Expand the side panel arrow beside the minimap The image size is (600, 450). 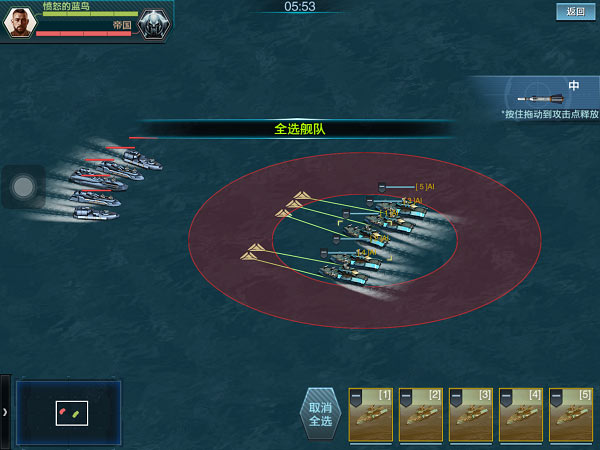click(5, 411)
